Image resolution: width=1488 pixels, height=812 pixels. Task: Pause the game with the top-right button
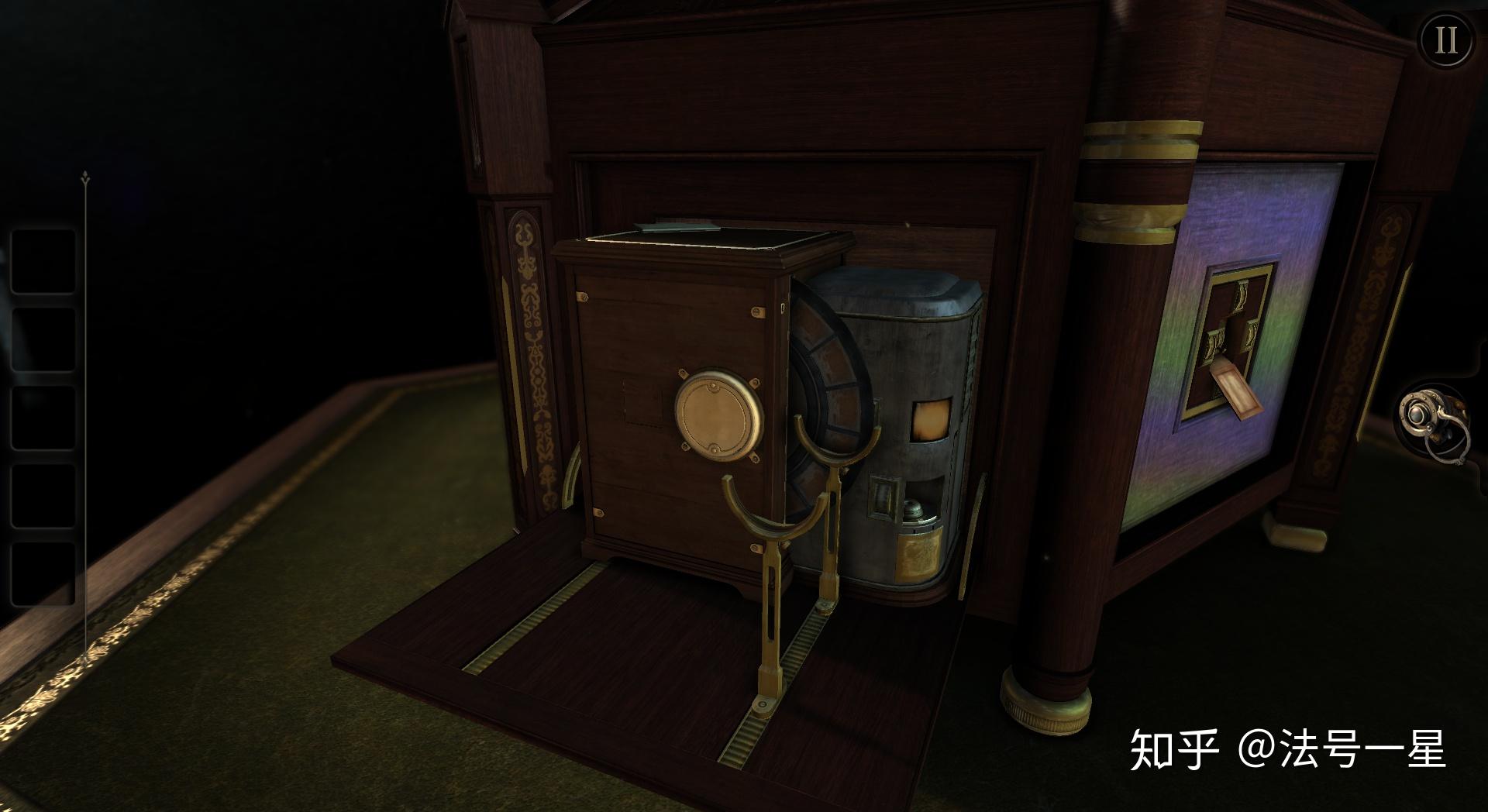[x=1446, y=40]
